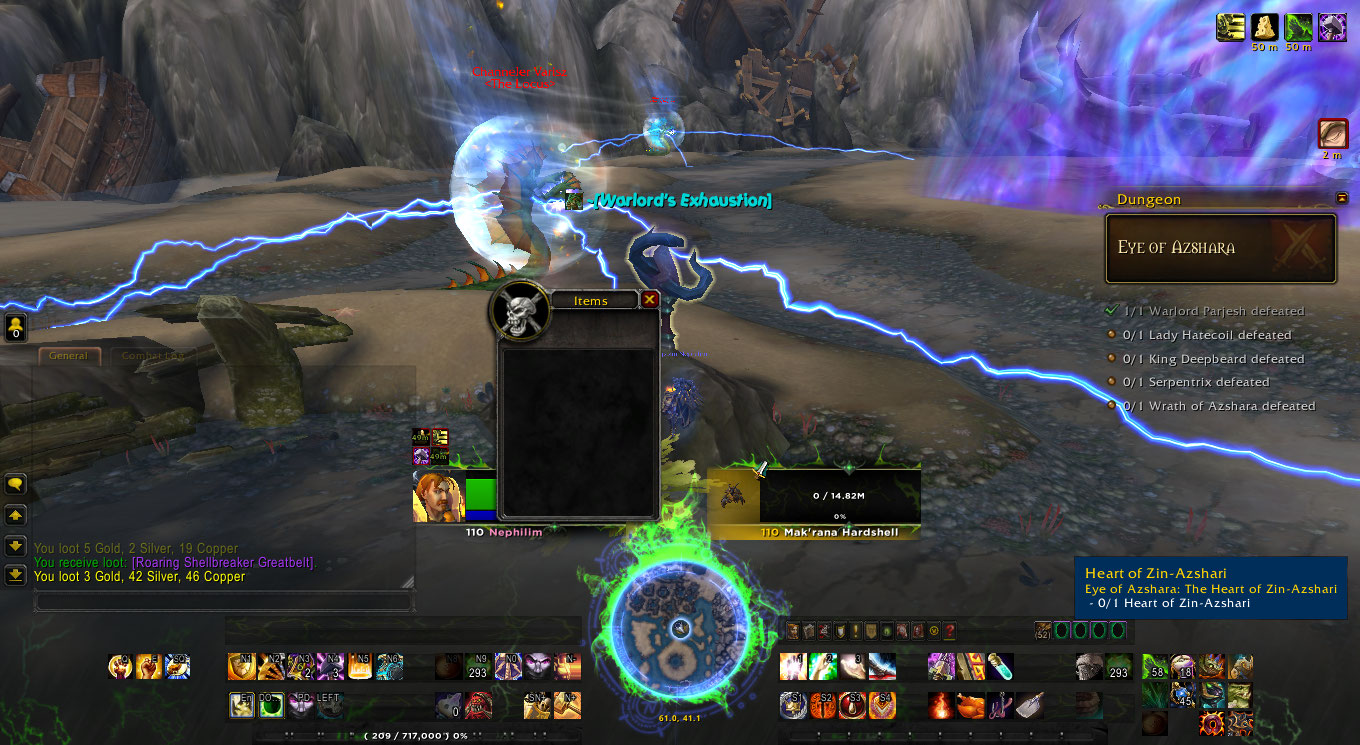Click the character portrait micro-menu icon
This screenshot has width=1360, height=745.
793,631
